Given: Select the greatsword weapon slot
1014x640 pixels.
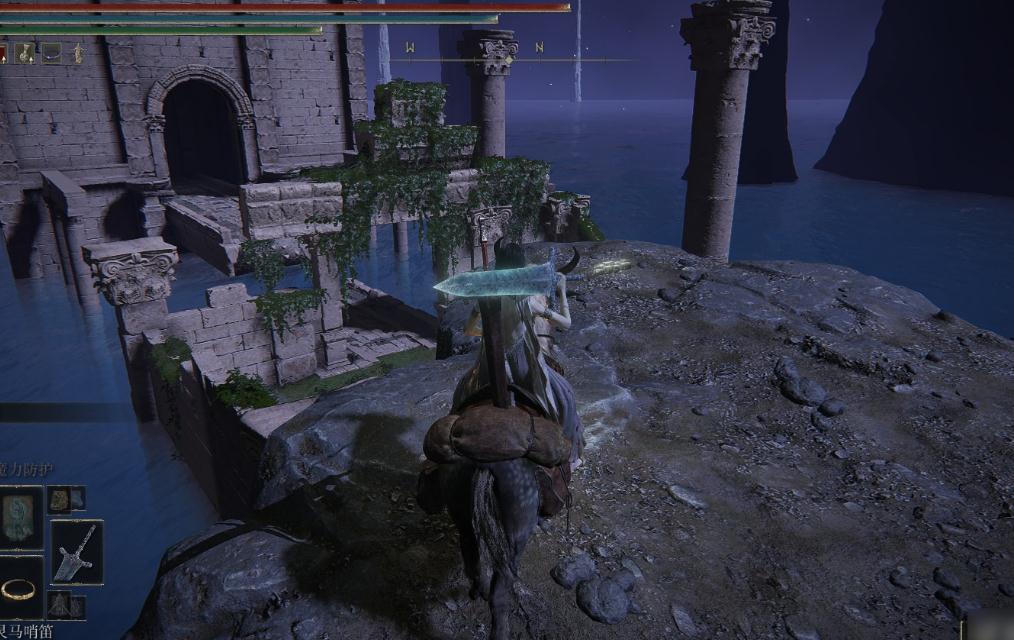Looking at the screenshot, I should click(77, 552).
